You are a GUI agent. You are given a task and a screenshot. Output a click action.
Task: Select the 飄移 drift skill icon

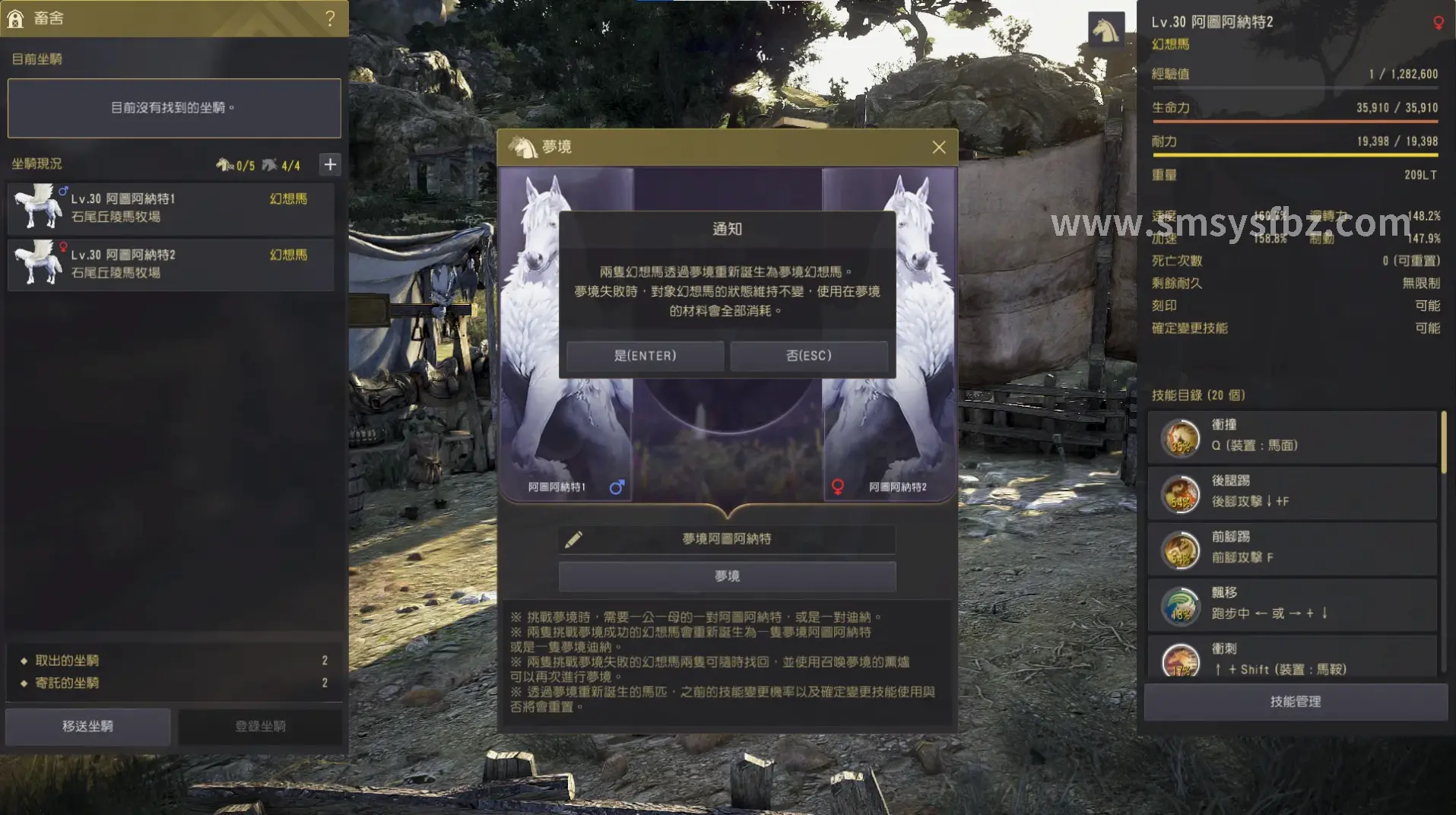coord(1179,605)
